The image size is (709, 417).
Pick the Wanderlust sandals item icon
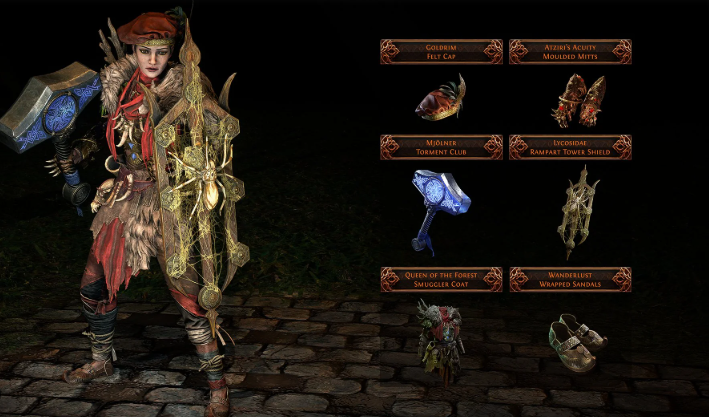click(576, 340)
